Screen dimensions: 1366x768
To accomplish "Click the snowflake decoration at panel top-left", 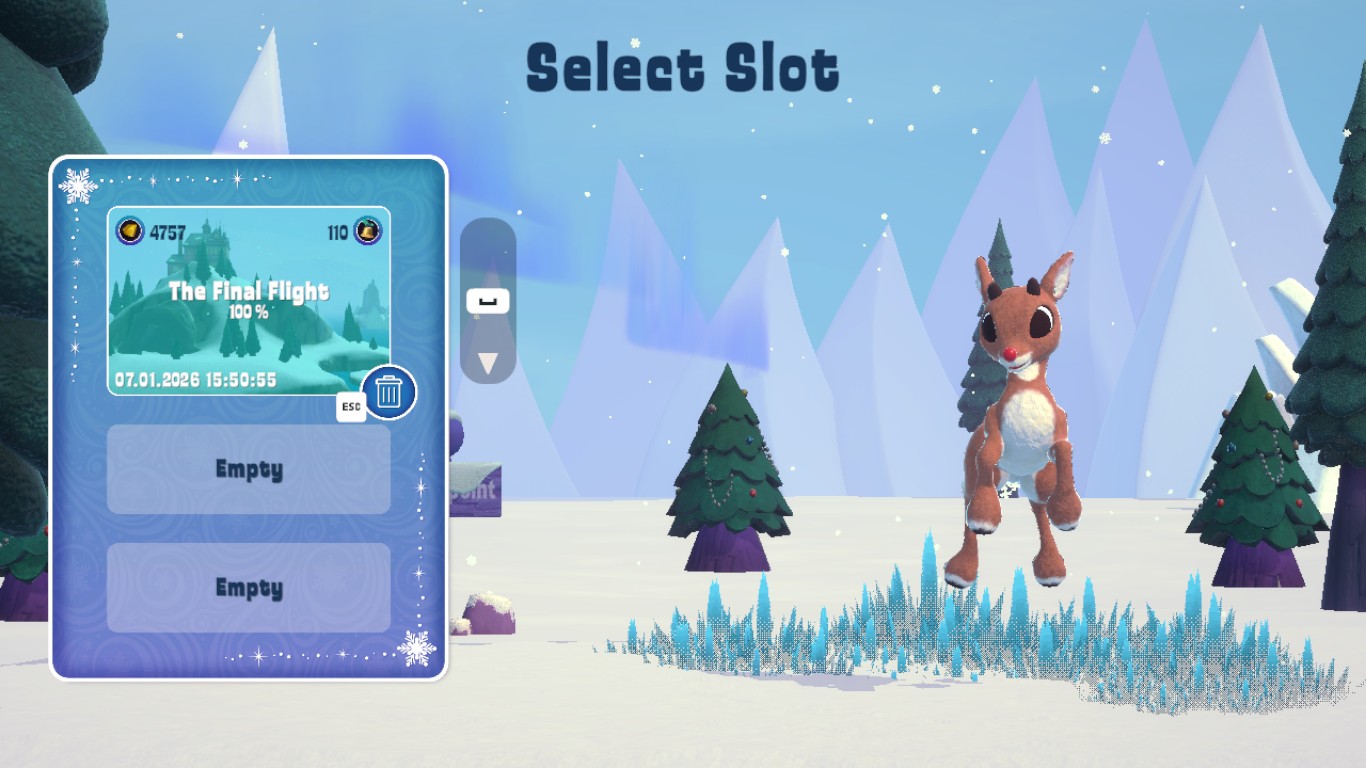I will click(x=80, y=187).
